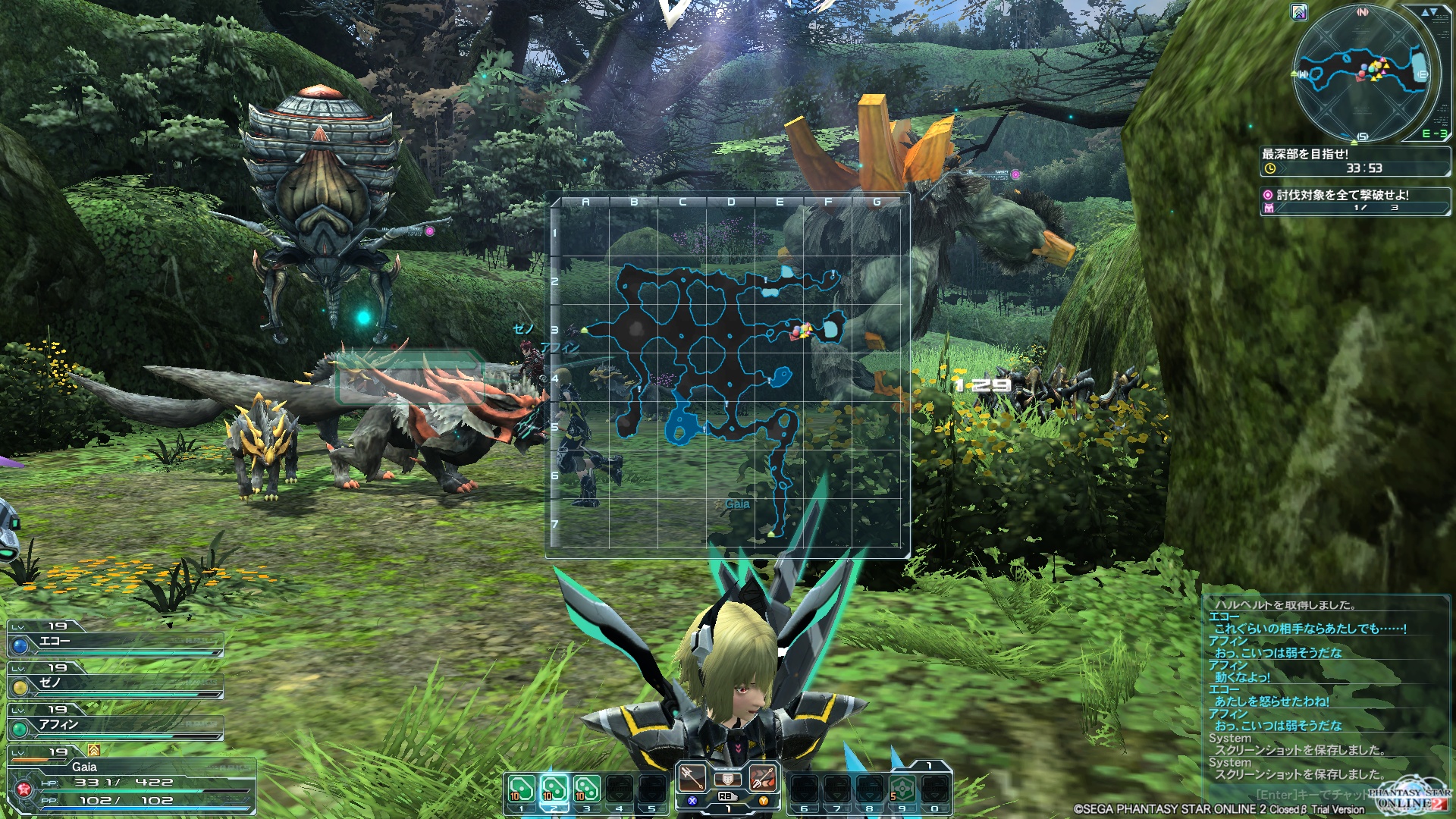This screenshot has width=1456, height=819.
Task: Use the highlighted Dimate in hotbar slot 2
Action: tap(554, 789)
